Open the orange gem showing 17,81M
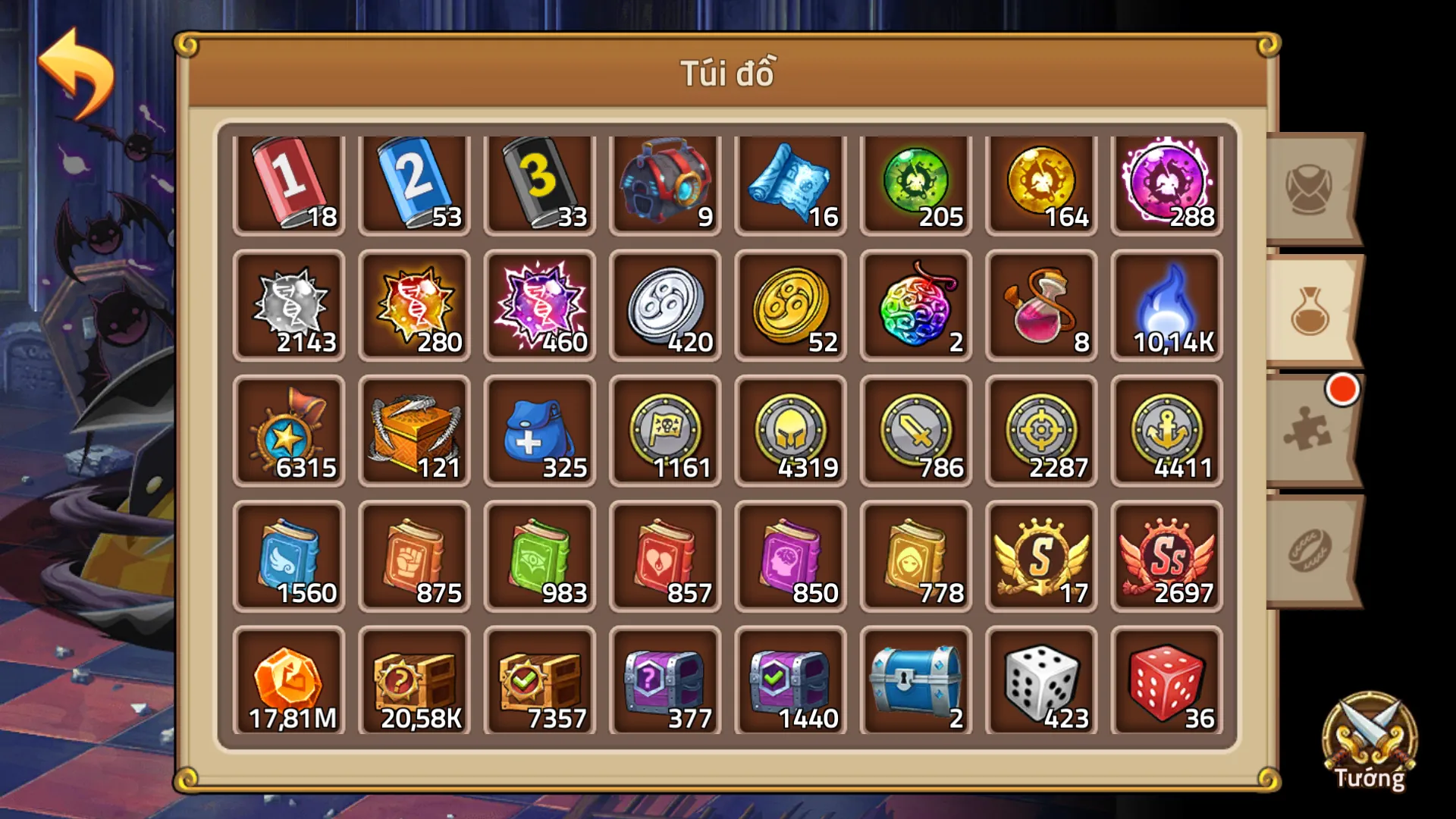 pyautogui.click(x=288, y=682)
